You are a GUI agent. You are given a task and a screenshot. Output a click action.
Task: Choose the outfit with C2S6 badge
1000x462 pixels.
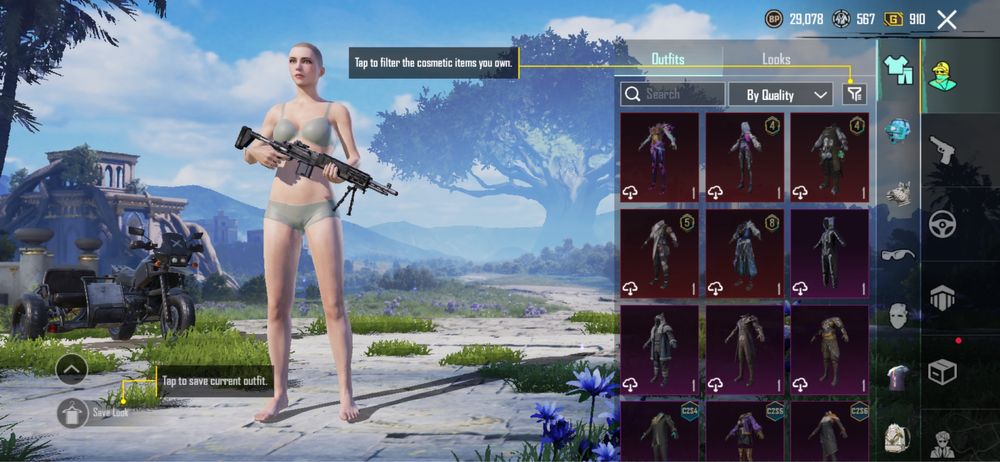(x=830, y=430)
